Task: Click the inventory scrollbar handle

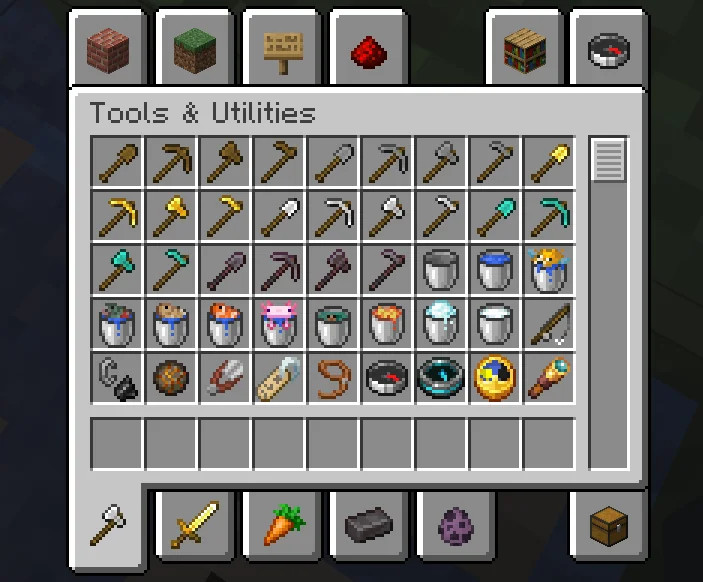Action: (608, 161)
